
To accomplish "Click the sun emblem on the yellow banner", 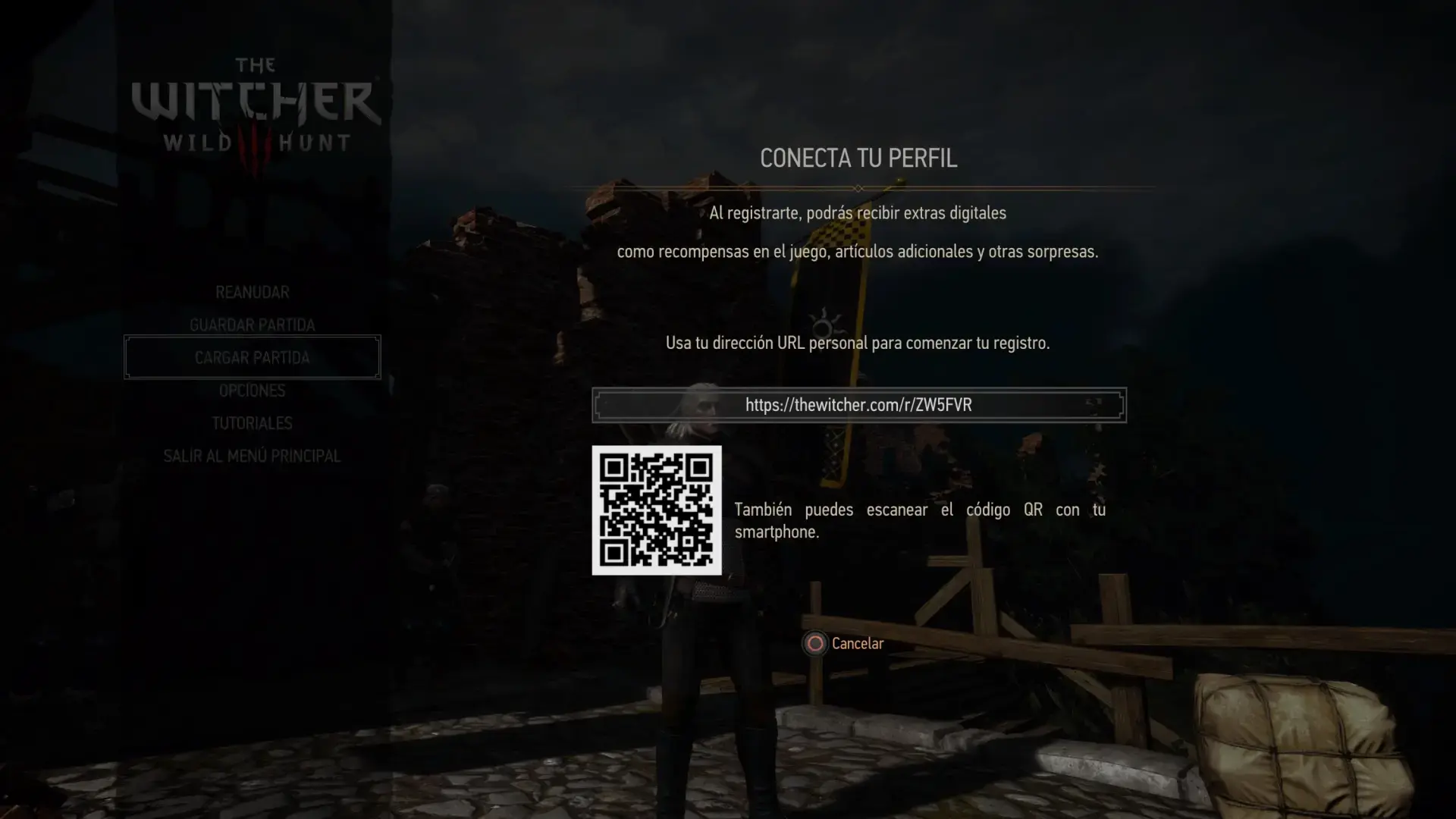I will click(823, 326).
